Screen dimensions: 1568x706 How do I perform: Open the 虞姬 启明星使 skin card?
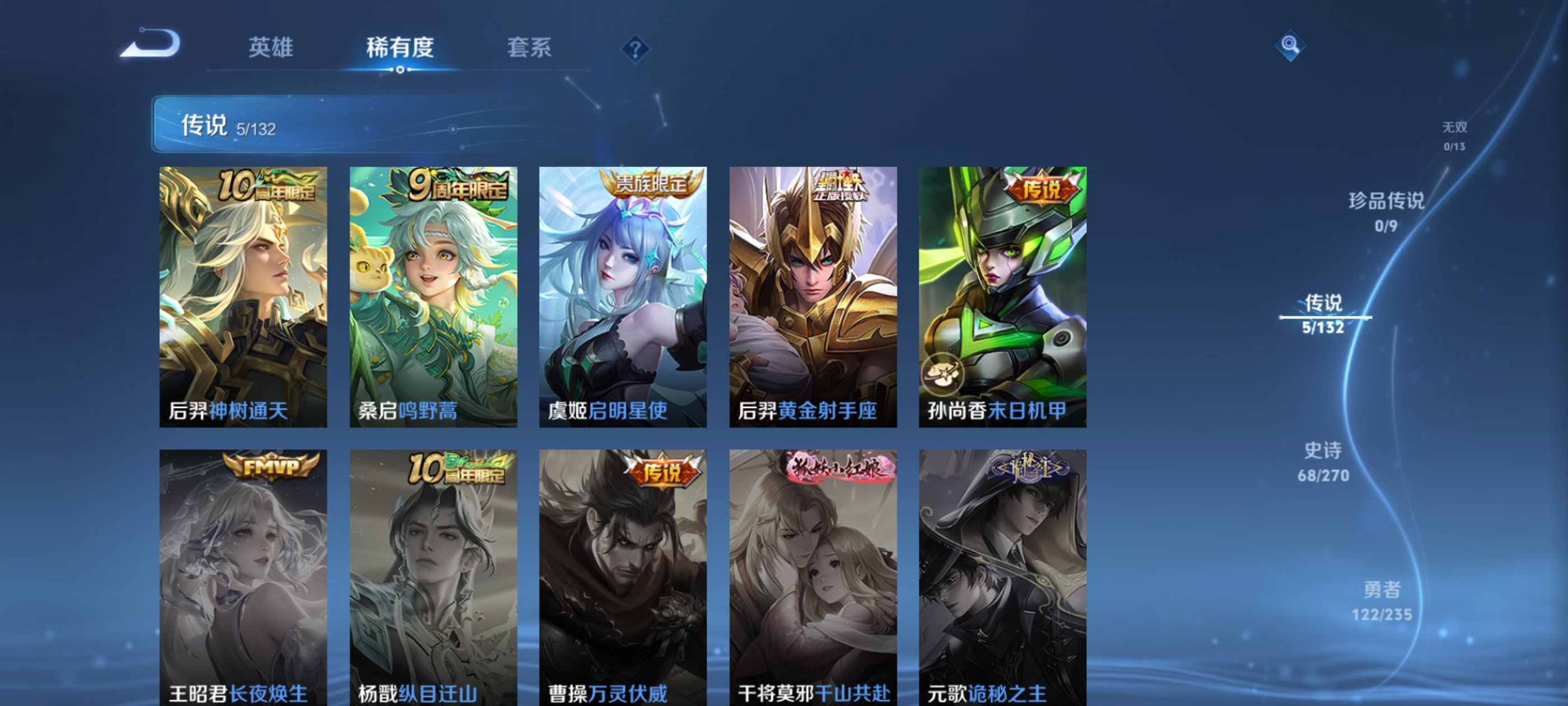[x=623, y=296]
